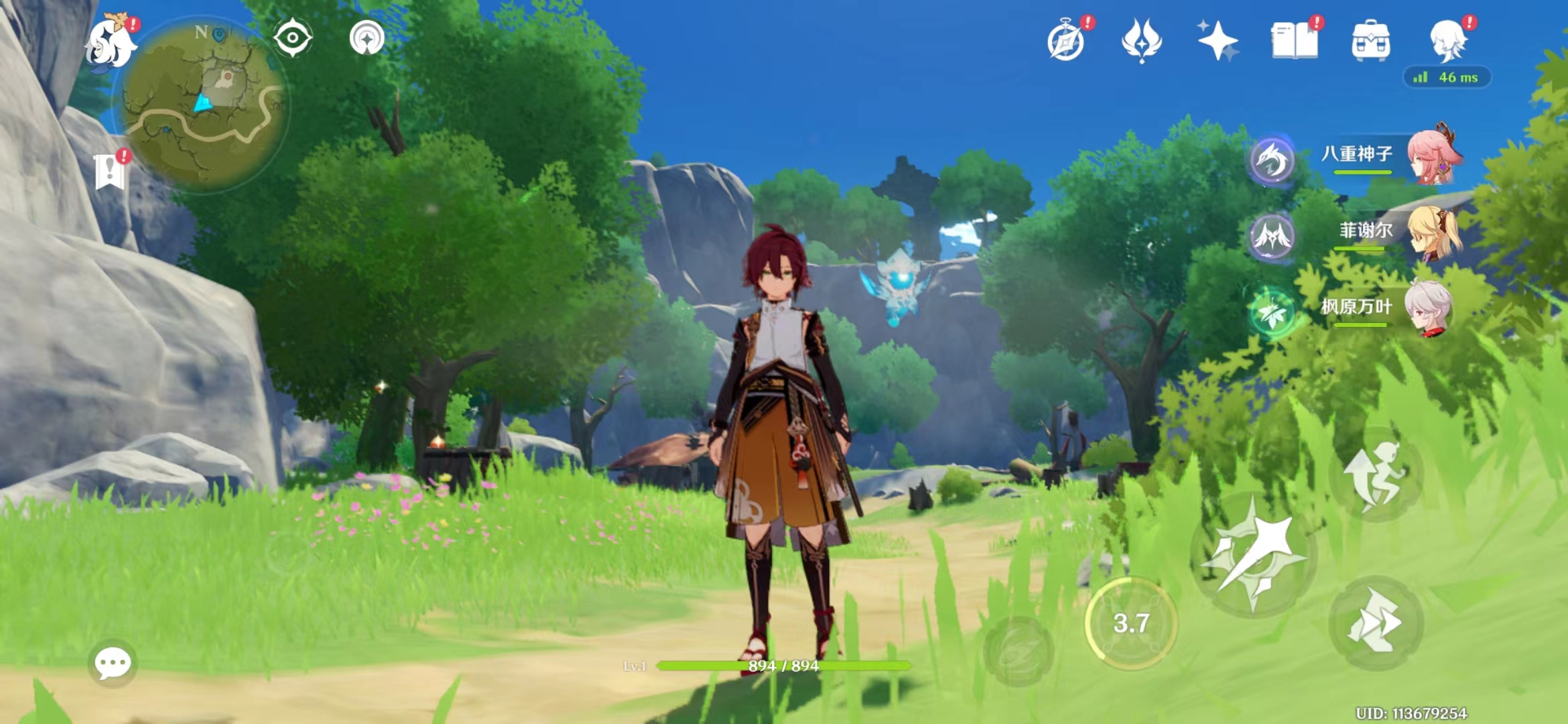Toggle the eye-shaped elemental sight button
The image size is (1568, 724).
(293, 38)
